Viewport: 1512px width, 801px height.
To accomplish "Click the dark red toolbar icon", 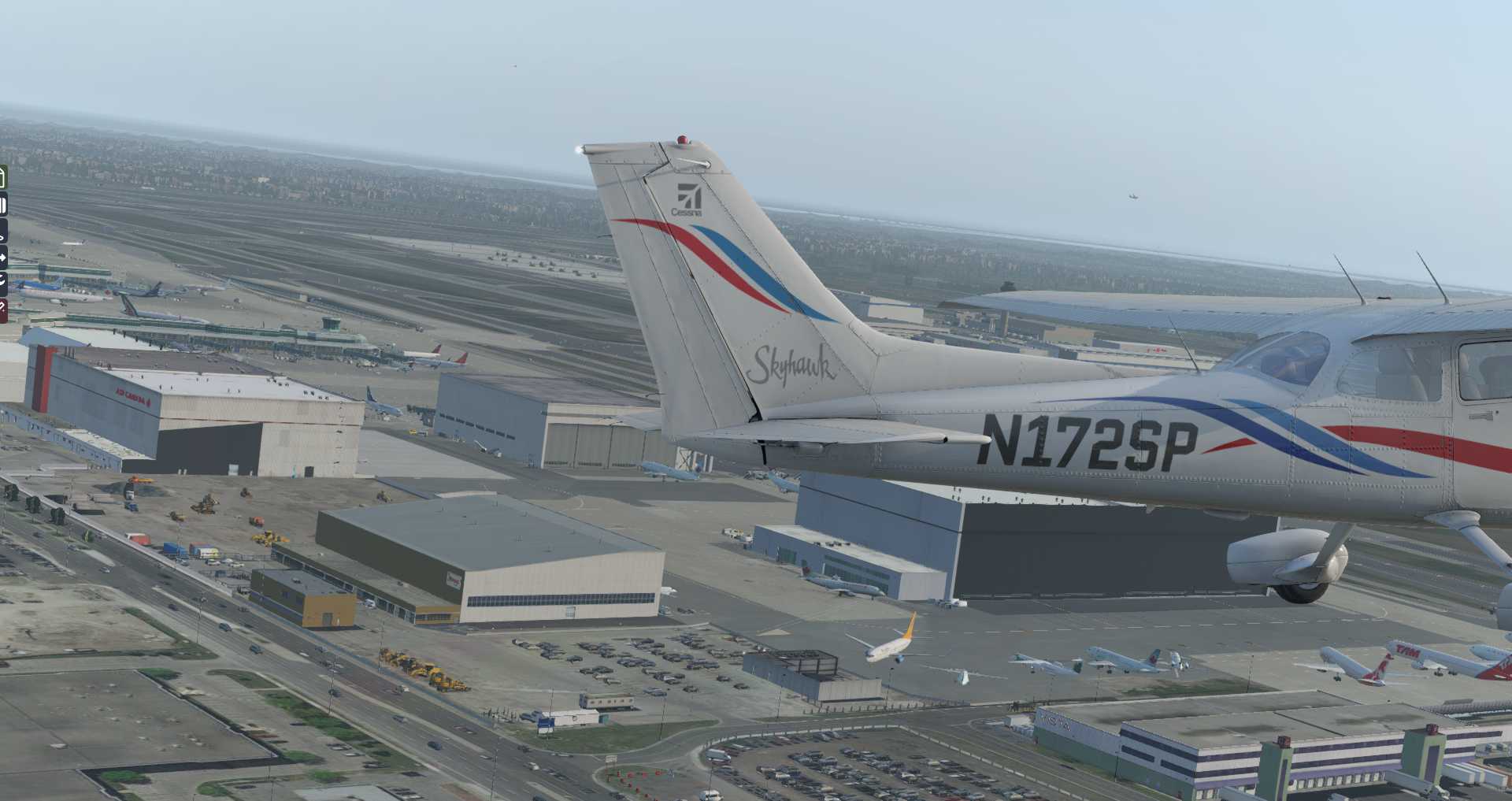I will pyautogui.click(x=2, y=310).
